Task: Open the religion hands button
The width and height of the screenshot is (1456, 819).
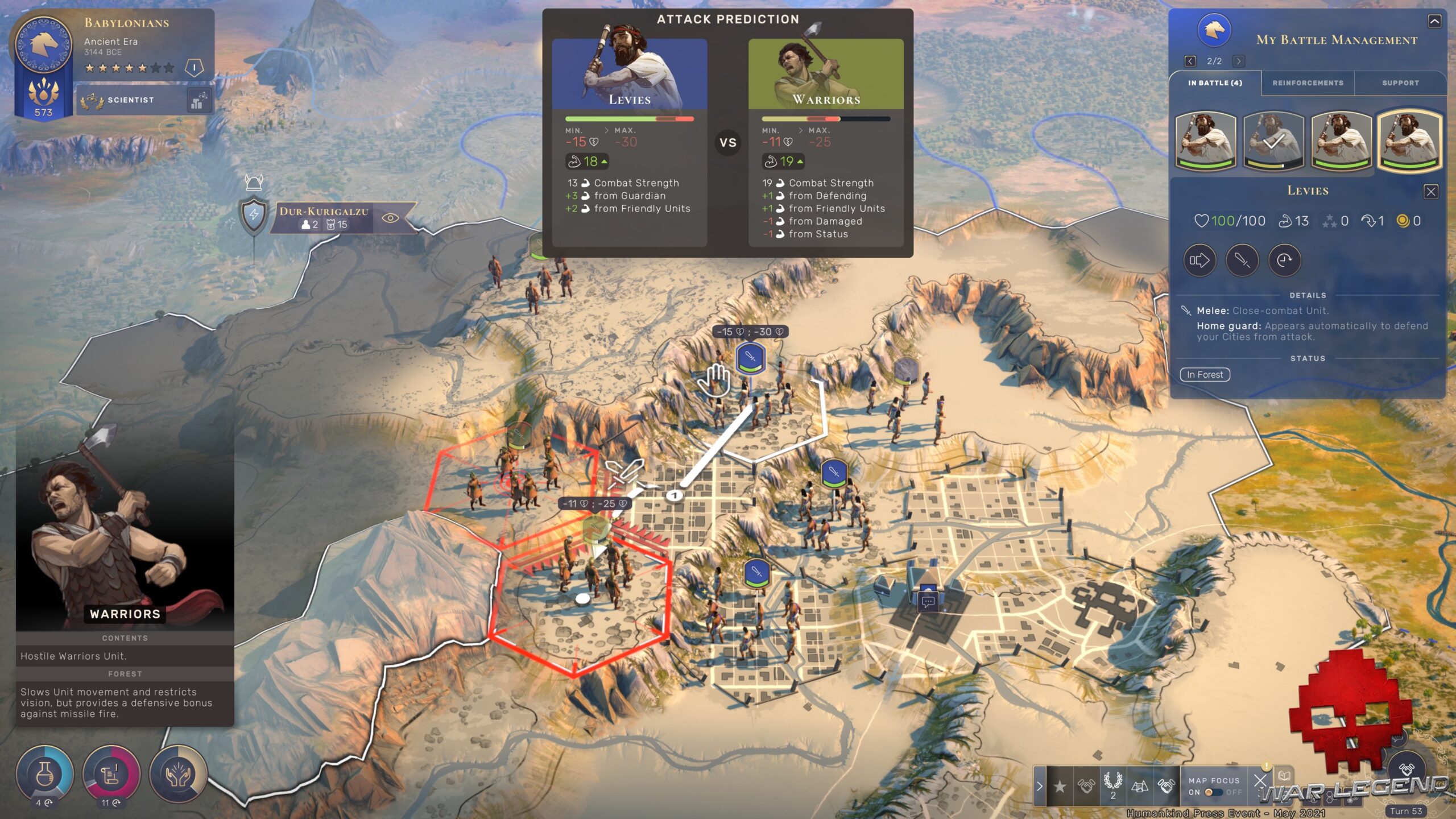Action: (x=178, y=773)
